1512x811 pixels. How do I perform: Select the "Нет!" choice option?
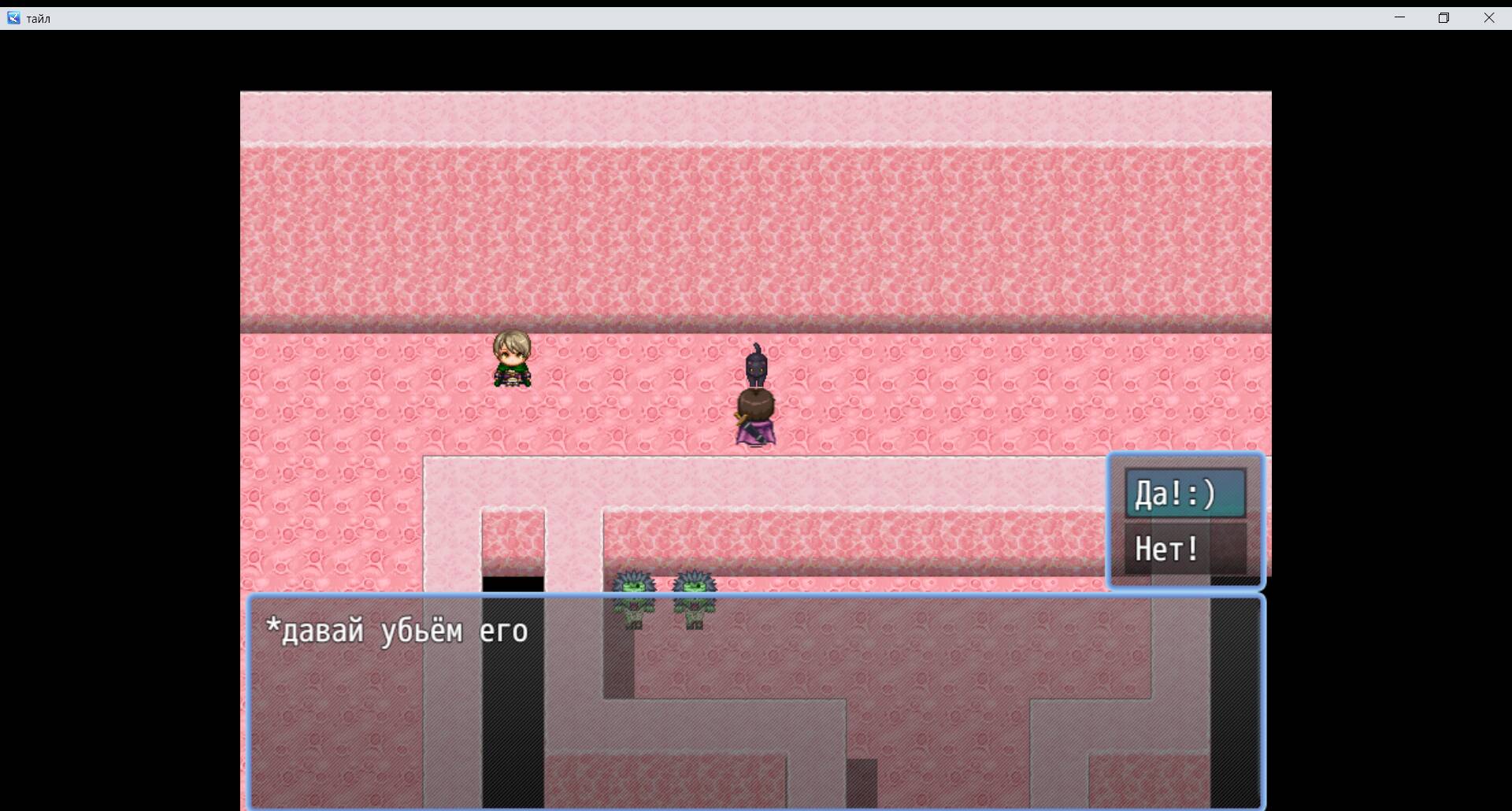[1166, 549]
